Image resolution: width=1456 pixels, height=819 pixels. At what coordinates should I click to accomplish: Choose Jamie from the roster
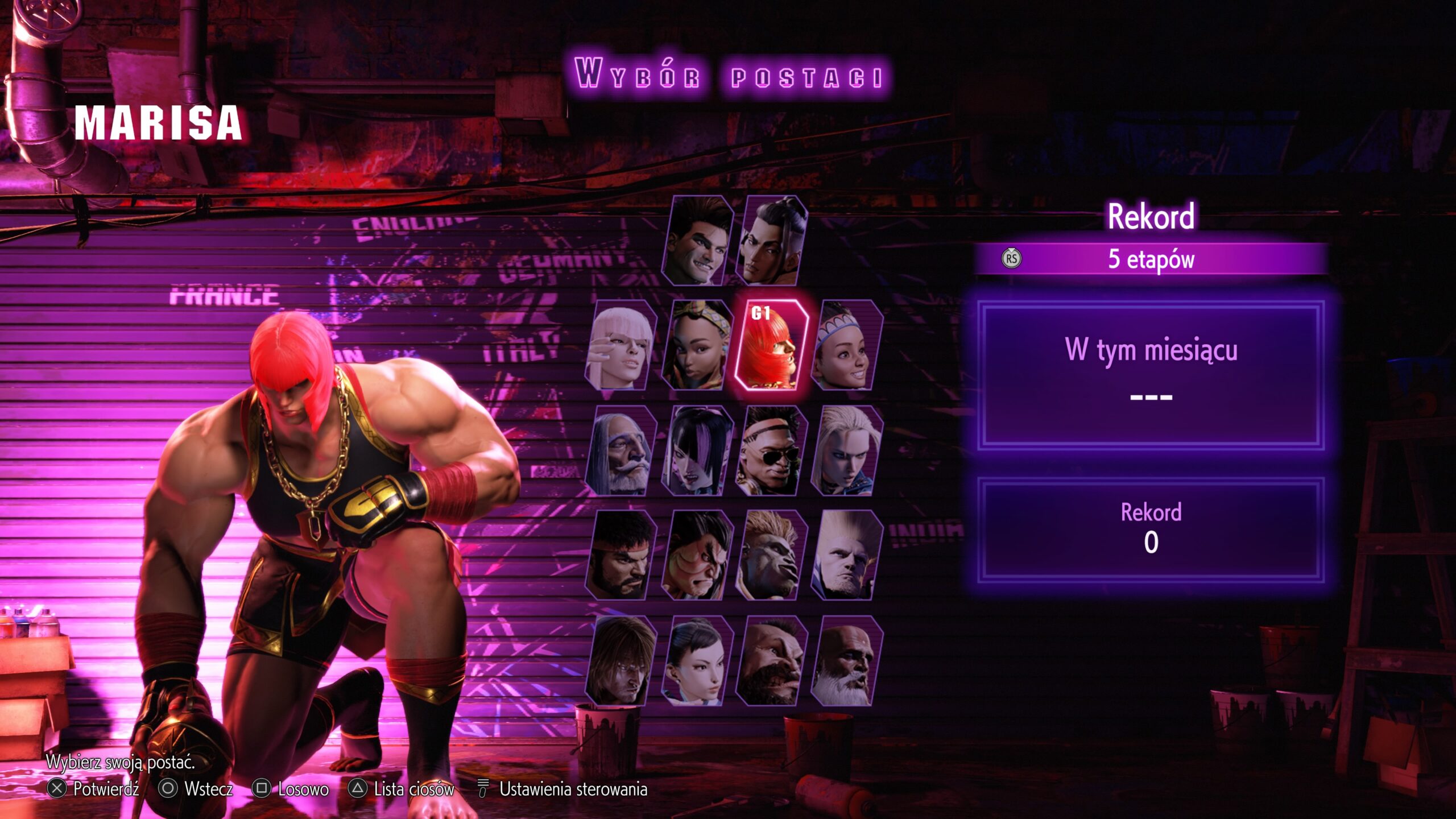tap(771, 241)
